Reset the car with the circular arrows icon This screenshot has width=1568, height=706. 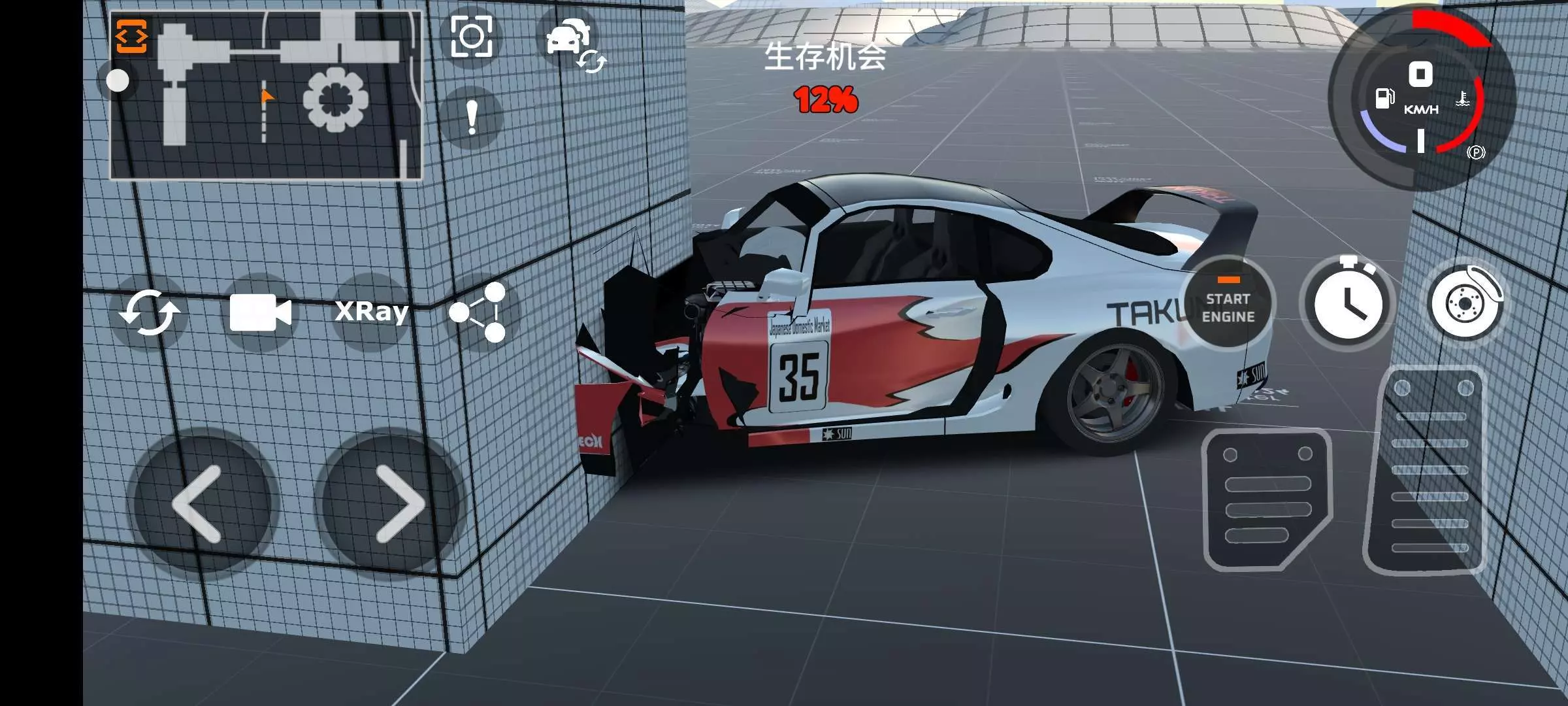(x=150, y=312)
